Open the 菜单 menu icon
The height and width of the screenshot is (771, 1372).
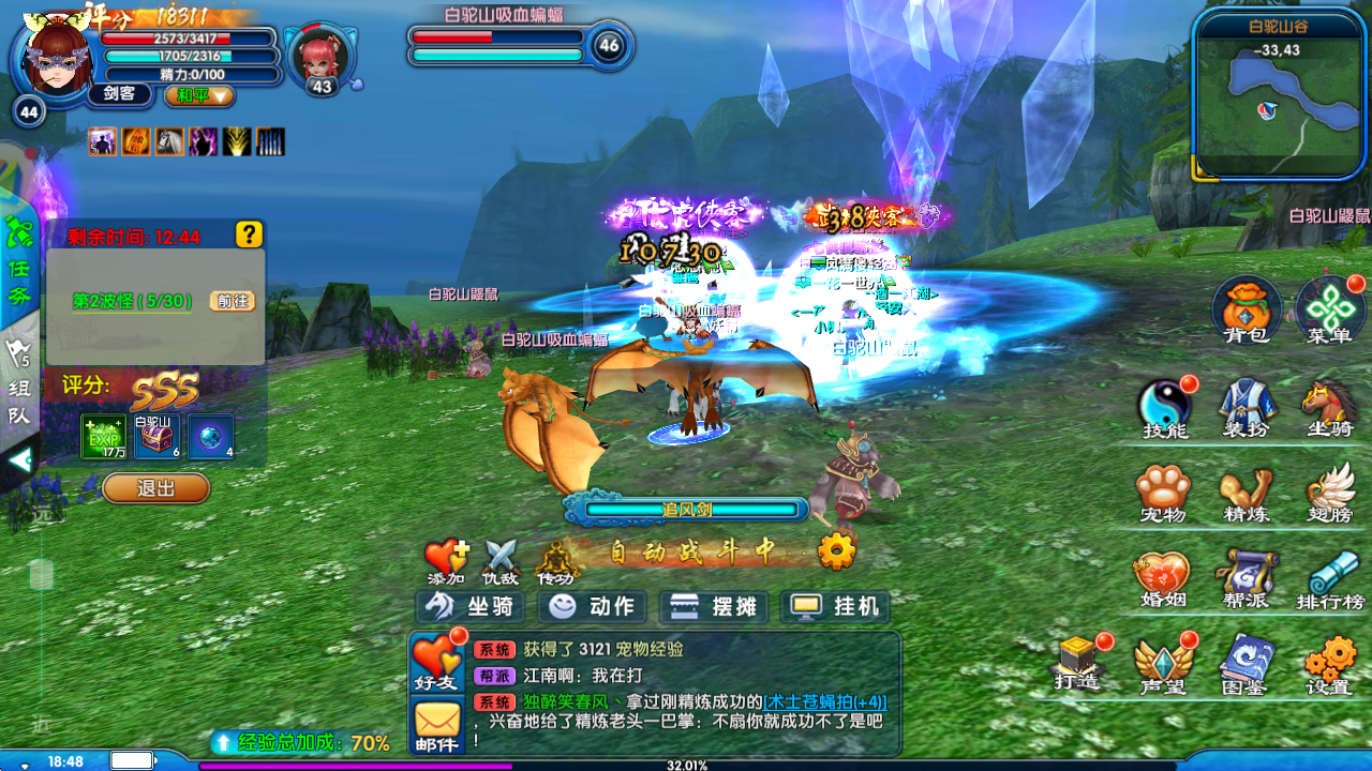pyautogui.click(x=1329, y=311)
